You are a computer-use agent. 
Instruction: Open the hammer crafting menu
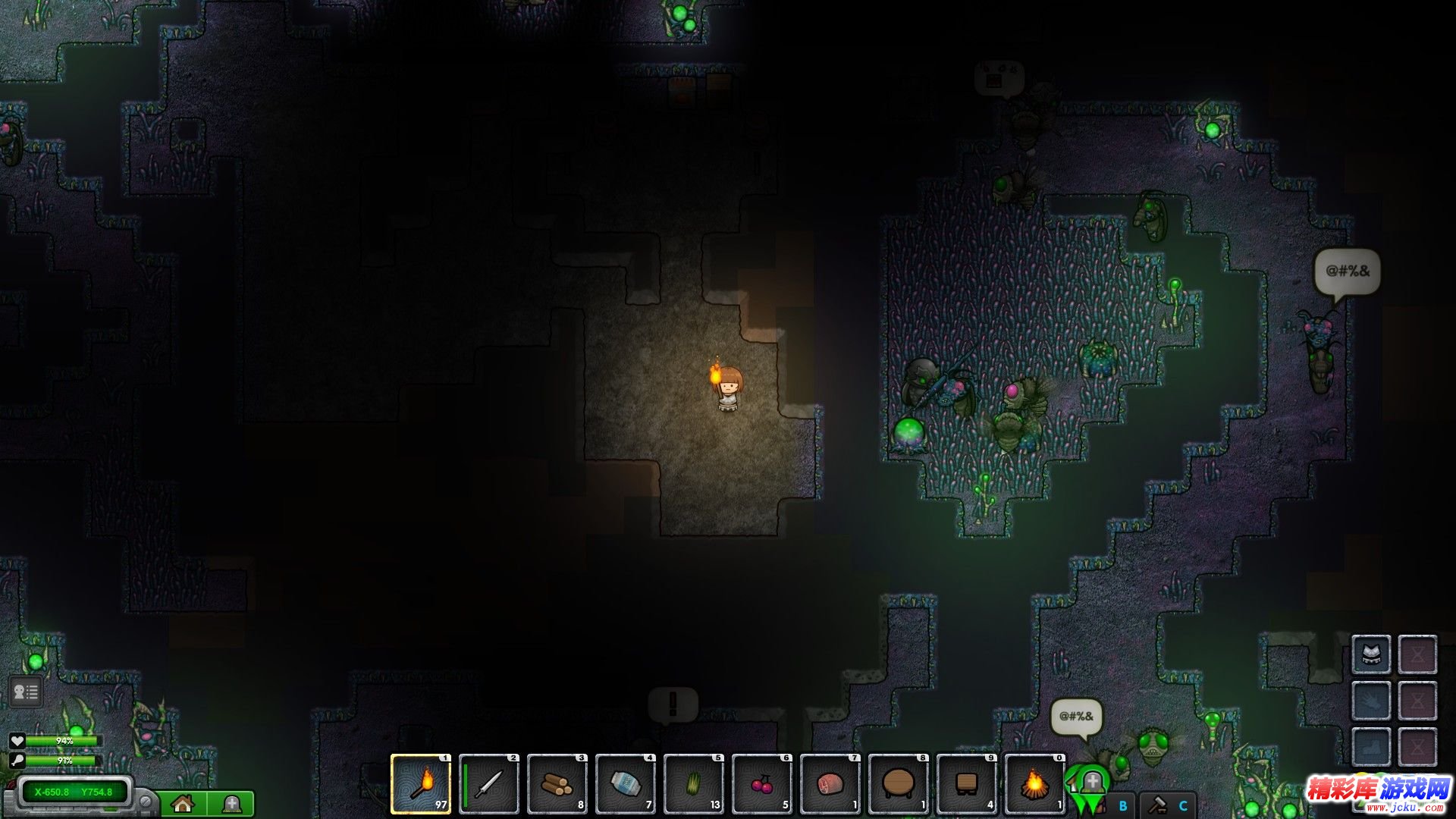click(1157, 805)
